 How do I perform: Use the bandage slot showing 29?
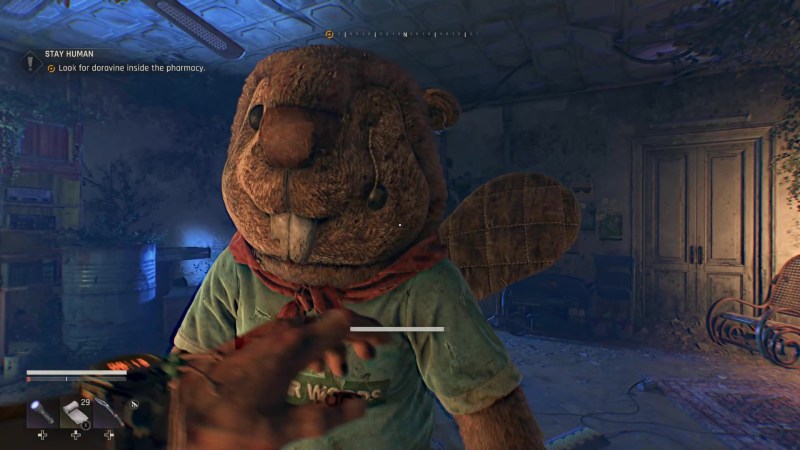76,412
